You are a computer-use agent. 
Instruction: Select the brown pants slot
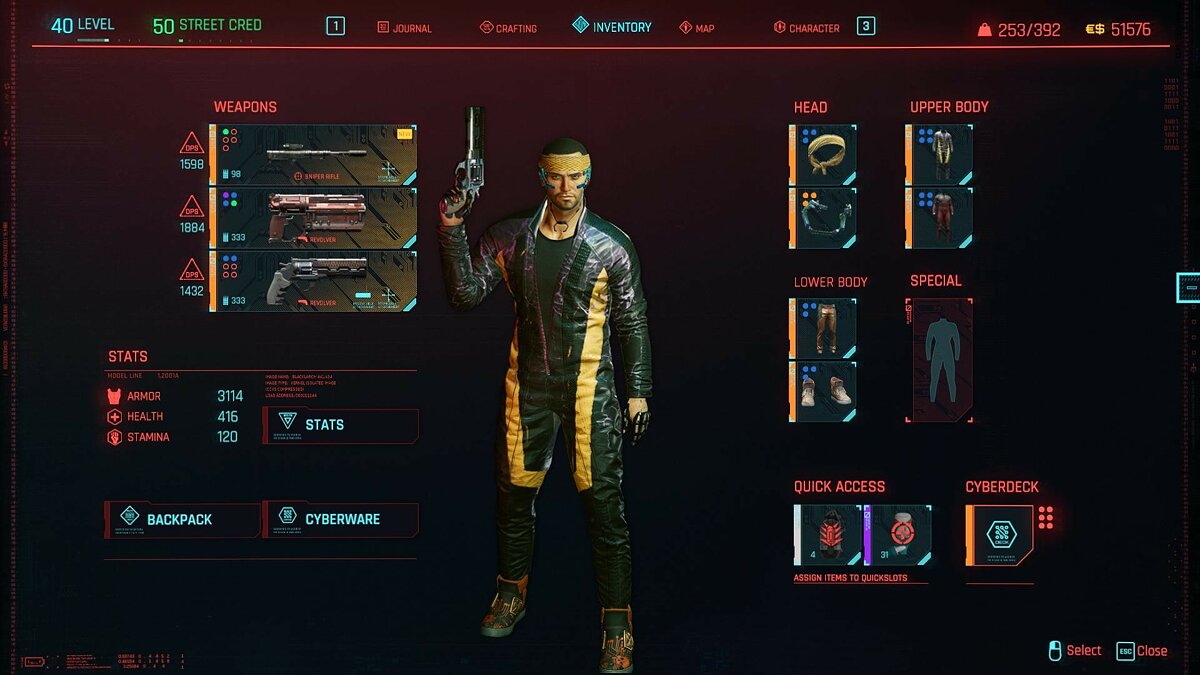coord(825,328)
